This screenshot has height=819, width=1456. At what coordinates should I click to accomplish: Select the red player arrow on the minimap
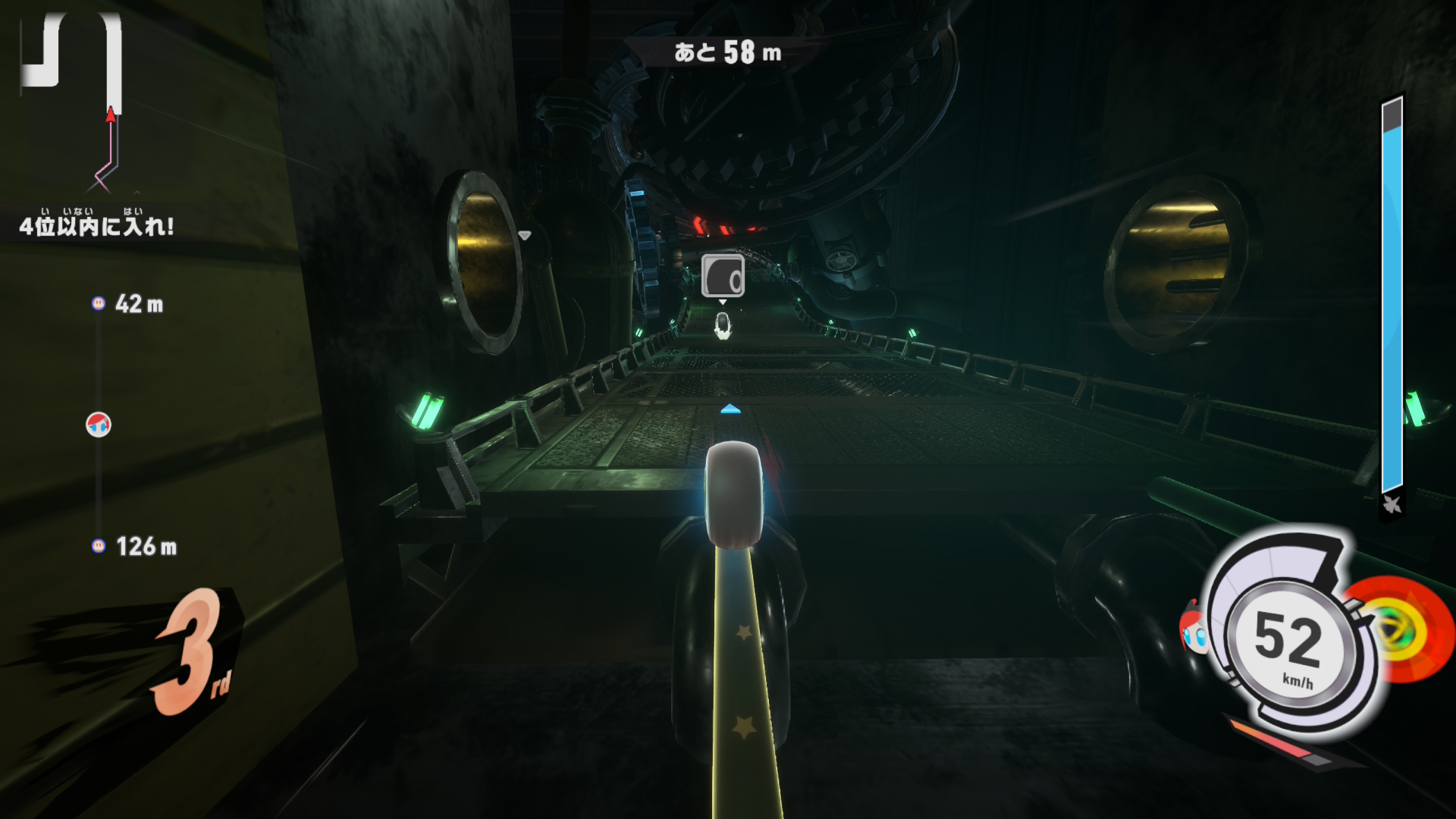[111, 115]
